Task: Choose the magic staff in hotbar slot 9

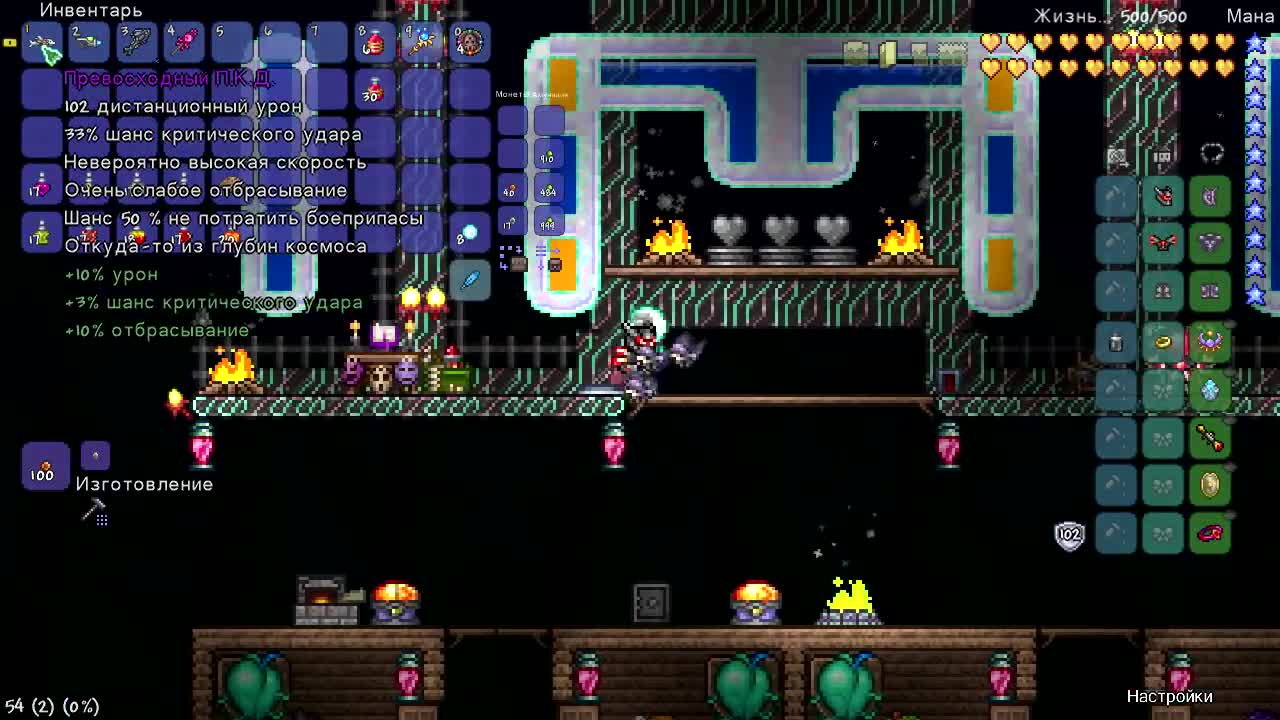Action: 421,43
